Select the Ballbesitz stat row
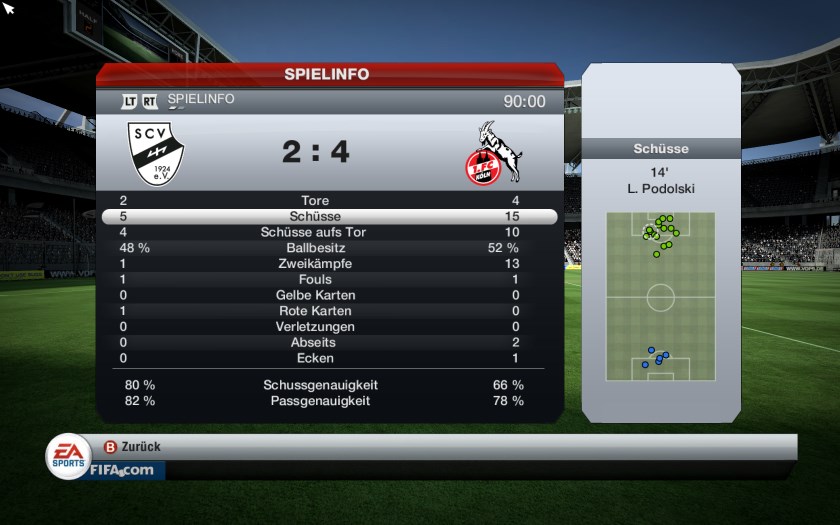Image resolution: width=840 pixels, height=525 pixels. (x=328, y=248)
